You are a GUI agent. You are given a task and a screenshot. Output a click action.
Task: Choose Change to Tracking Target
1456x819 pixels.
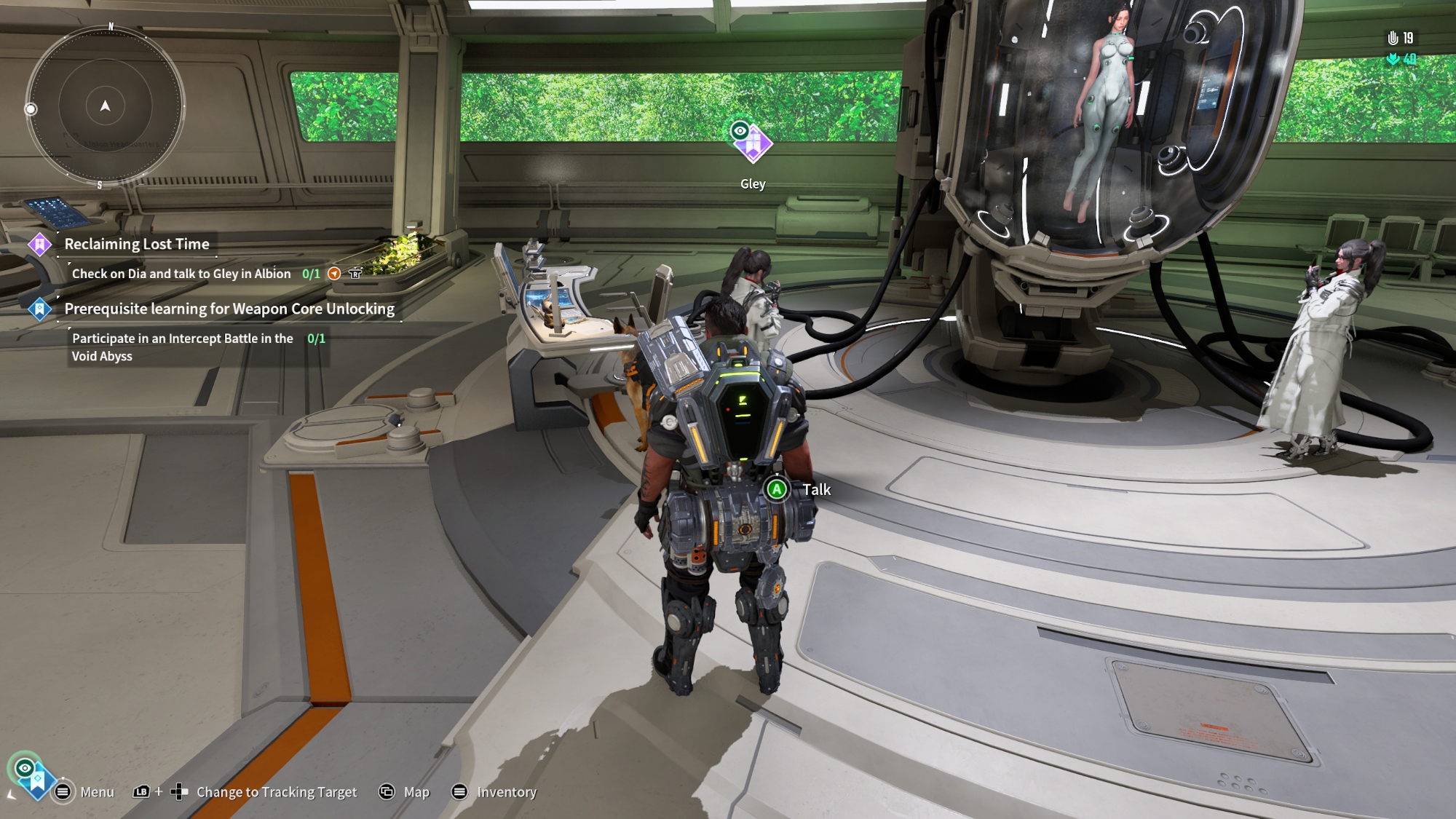pyautogui.click(x=276, y=792)
